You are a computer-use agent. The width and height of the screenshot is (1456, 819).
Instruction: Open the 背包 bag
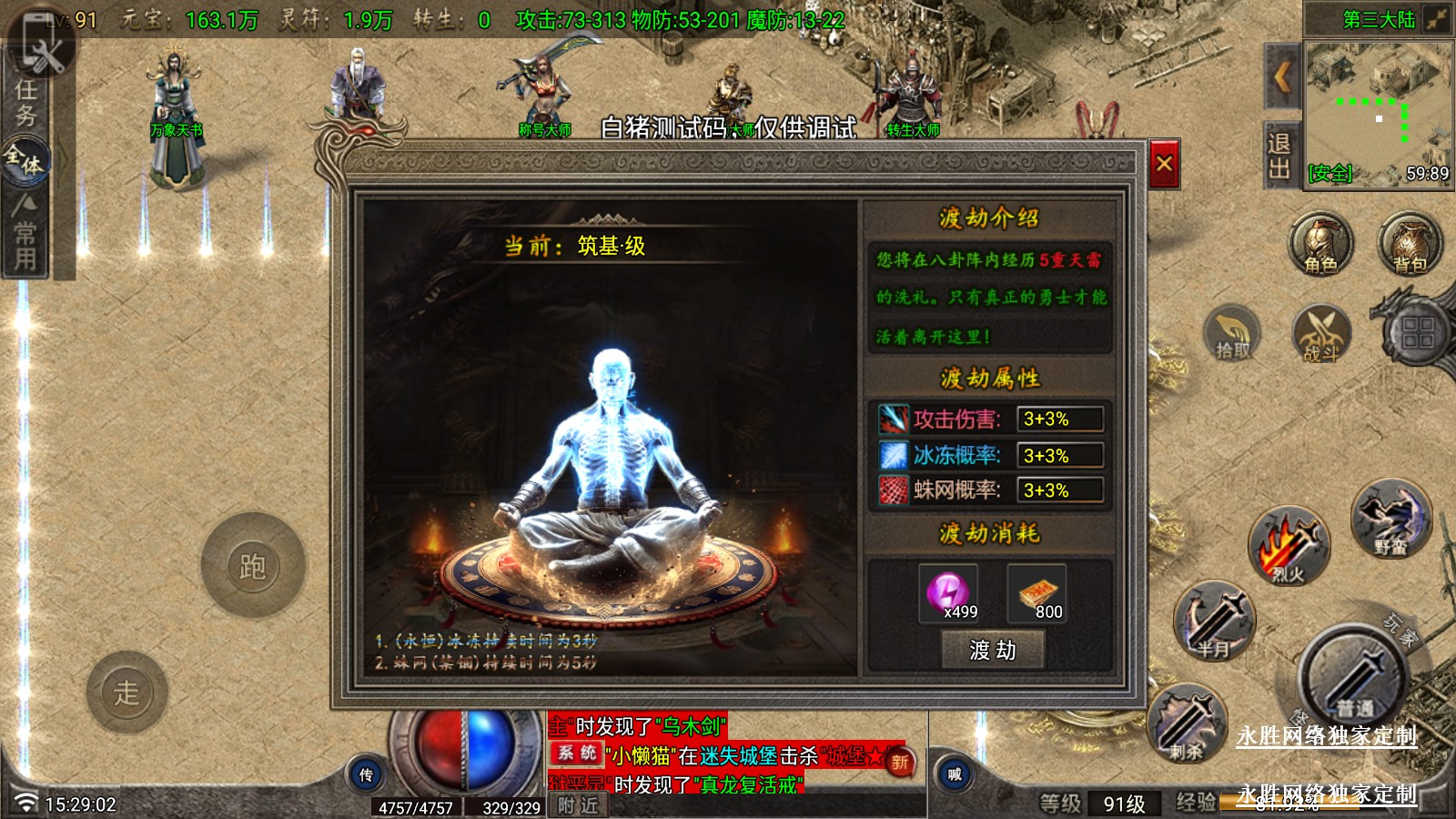(1410, 244)
